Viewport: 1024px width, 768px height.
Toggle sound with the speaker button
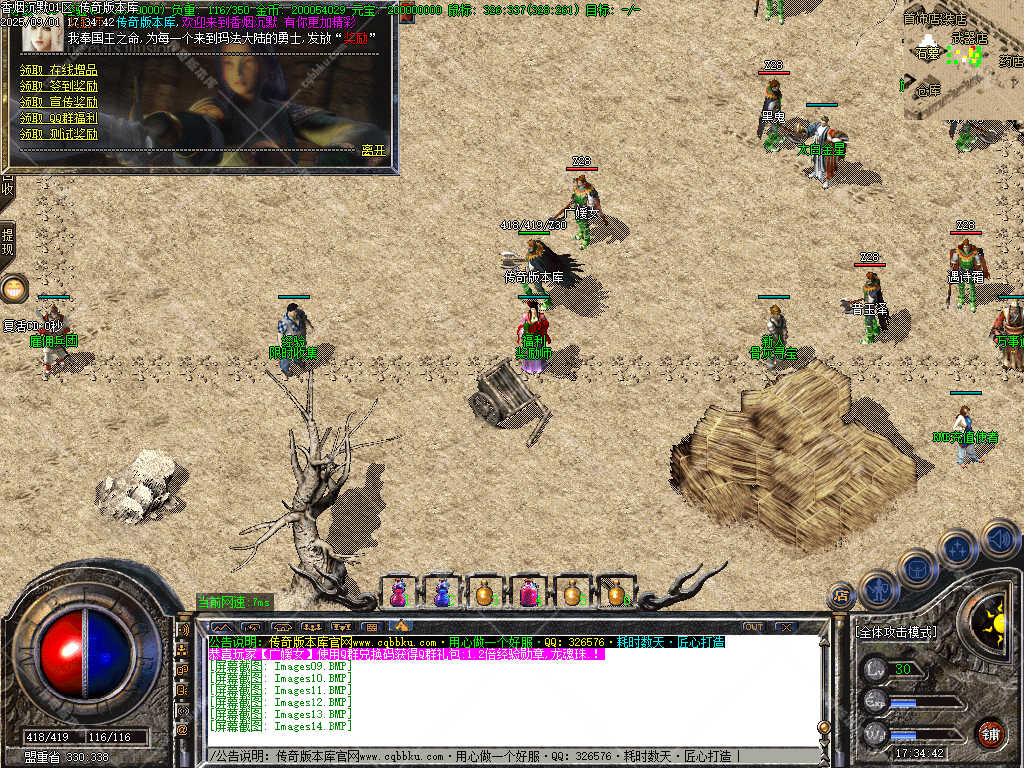pos(999,537)
